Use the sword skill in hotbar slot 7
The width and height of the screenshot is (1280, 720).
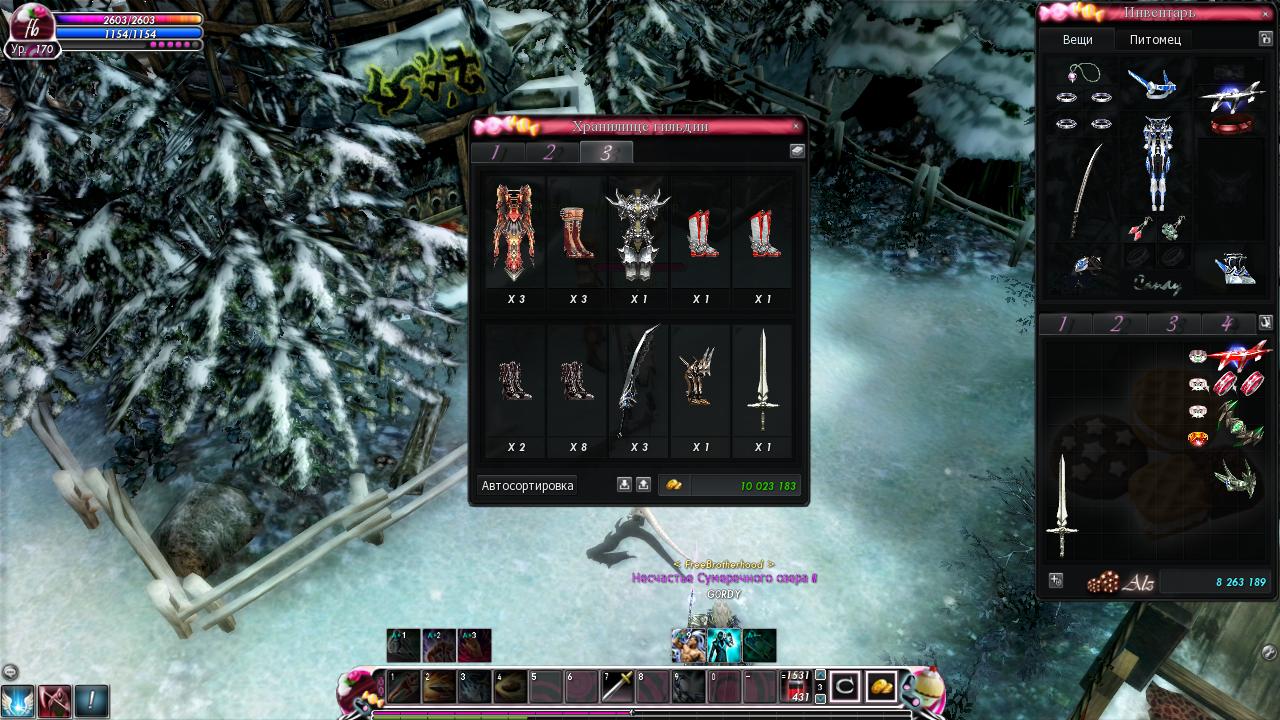pyautogui.click(x=617, y=687)
